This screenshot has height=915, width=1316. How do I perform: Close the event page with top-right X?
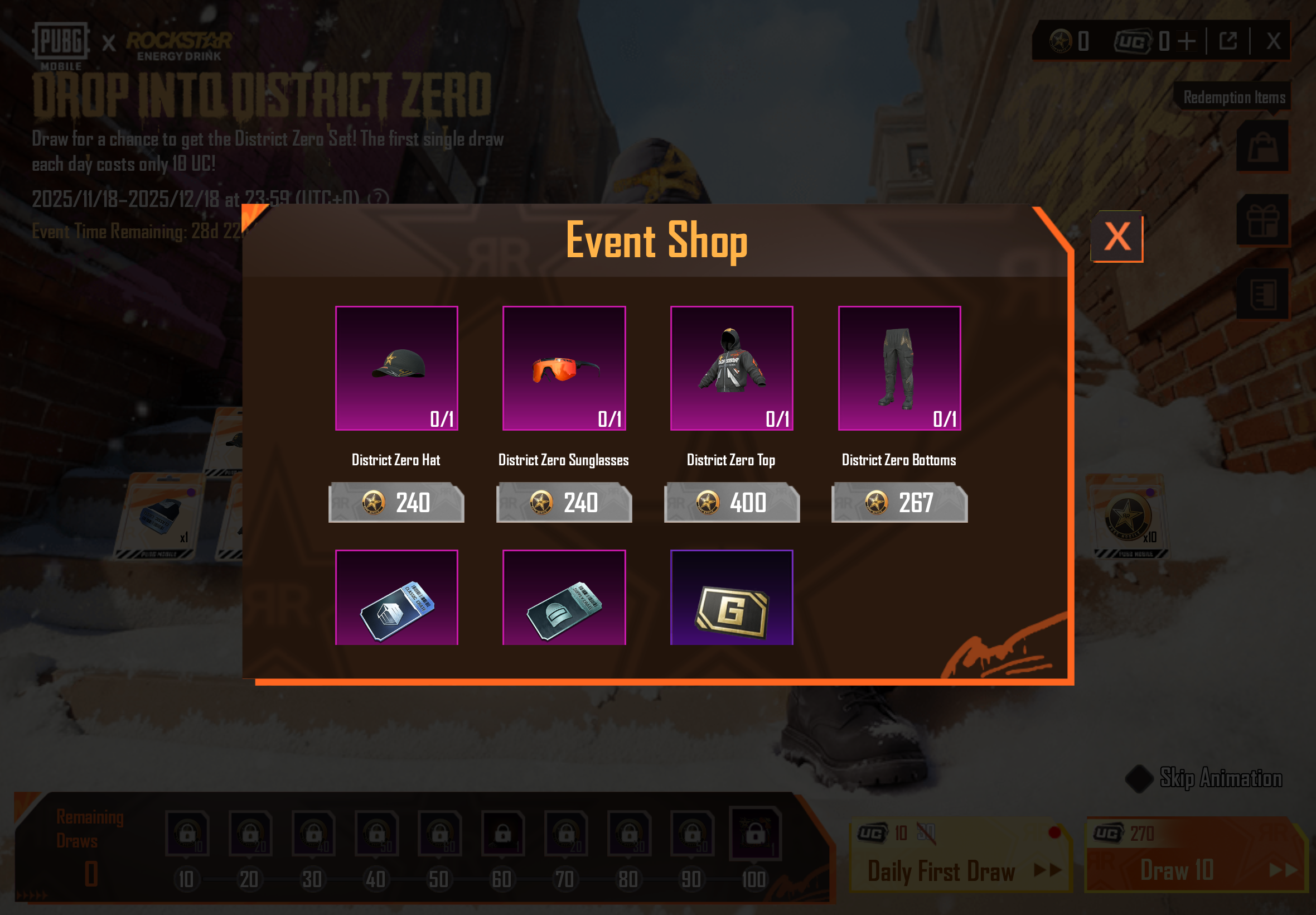pyautogui.click(x=1273, y=41)
